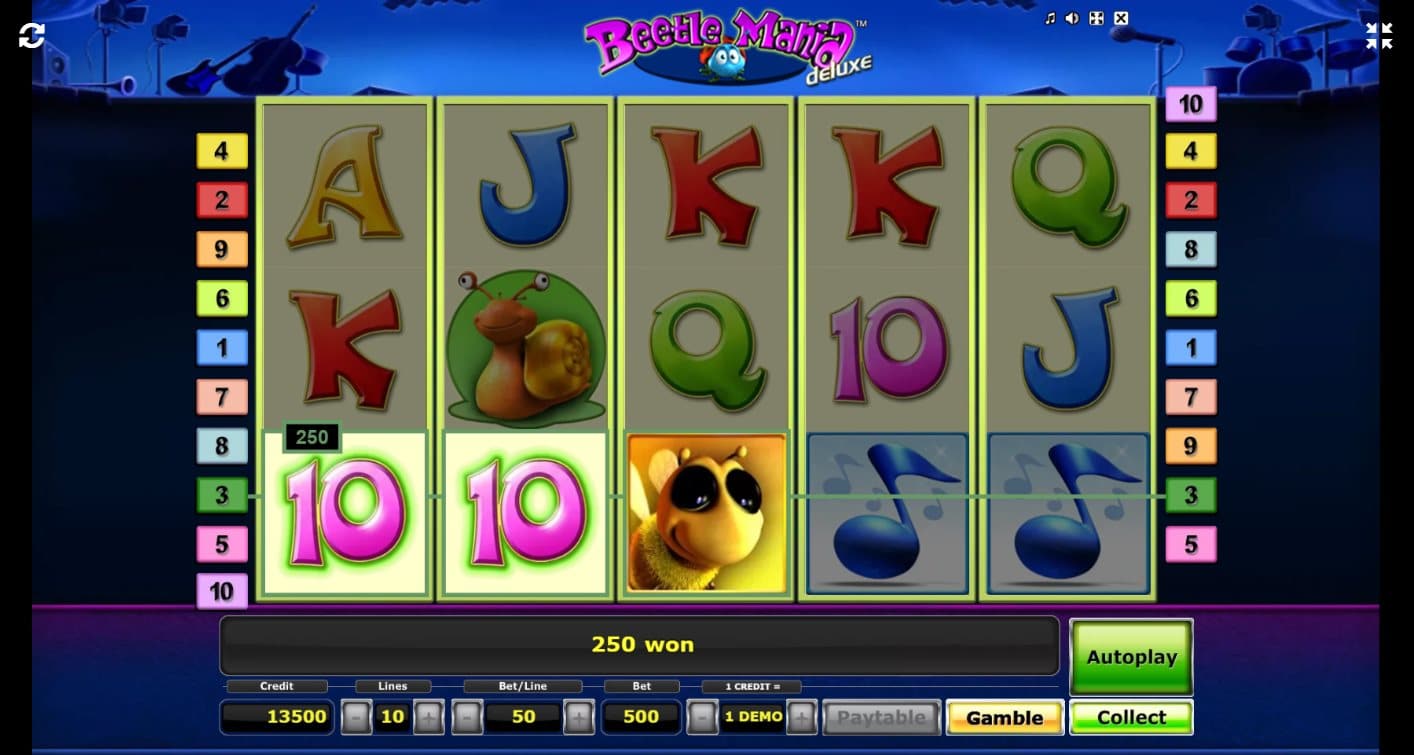1414x755 pixels.
Task: Increase the number of Lines with plus
Action: [426, 717]
